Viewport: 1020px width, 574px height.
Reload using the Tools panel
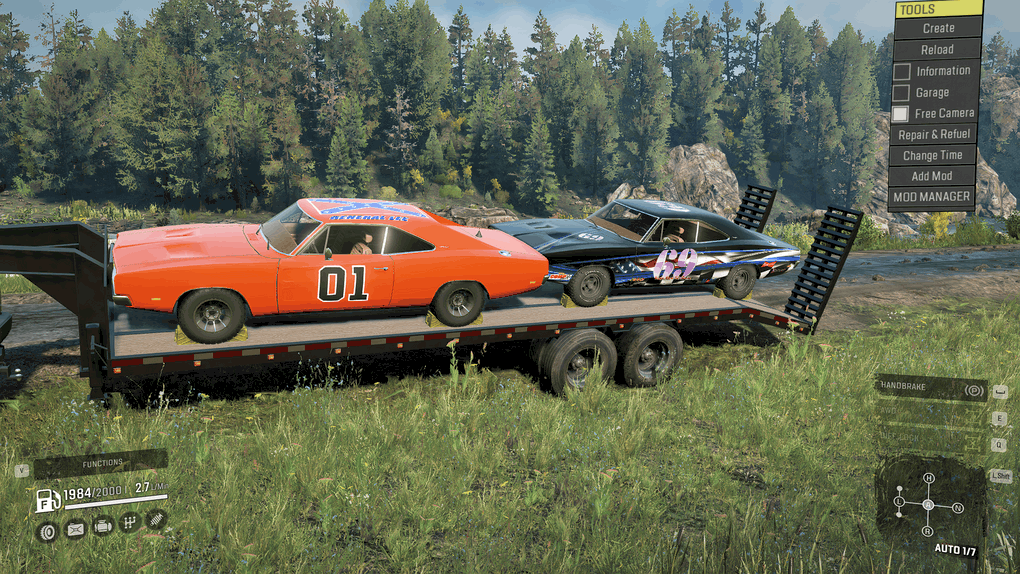[937, 49]
